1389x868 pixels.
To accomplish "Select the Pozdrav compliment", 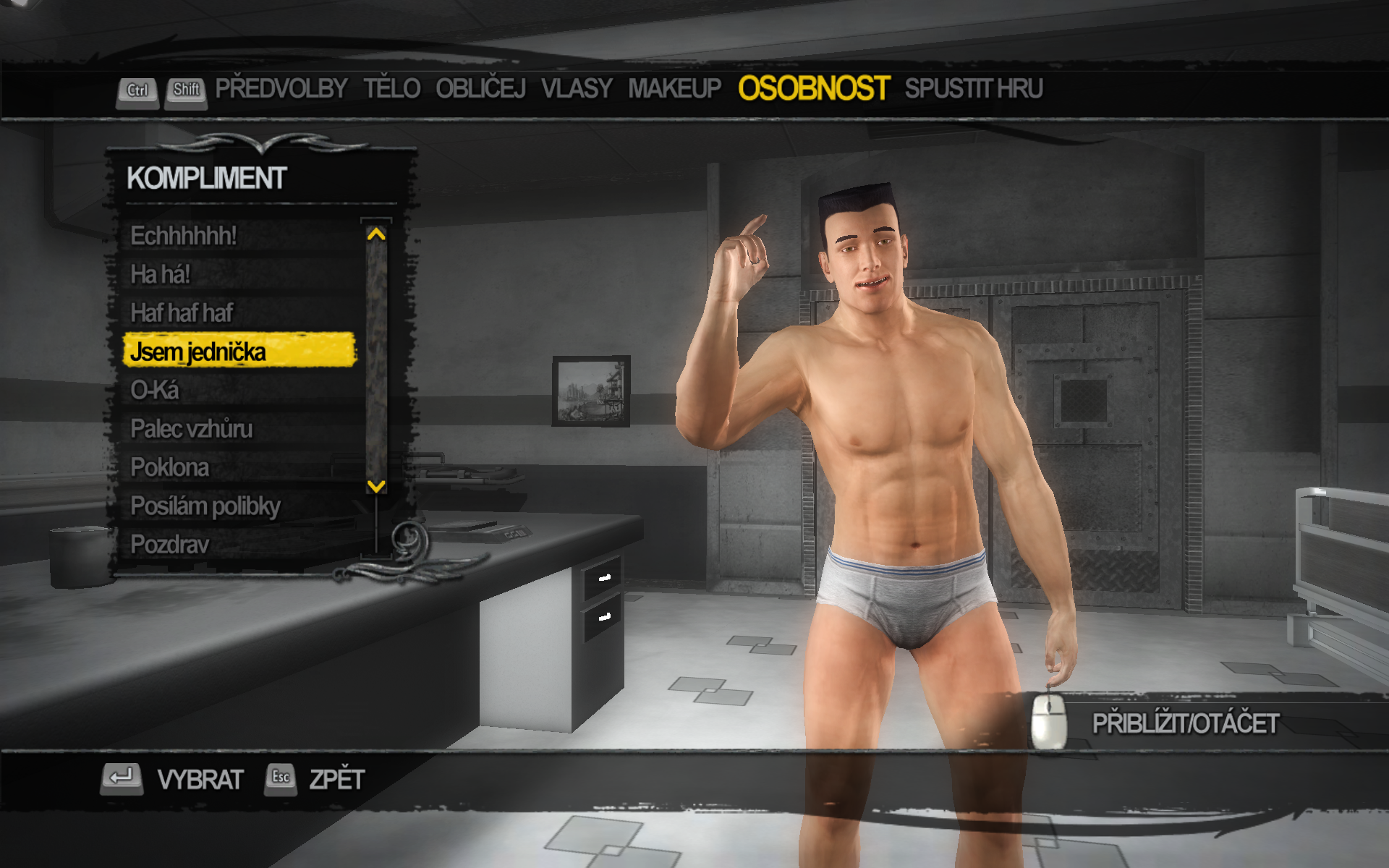I will pos(170,545).
